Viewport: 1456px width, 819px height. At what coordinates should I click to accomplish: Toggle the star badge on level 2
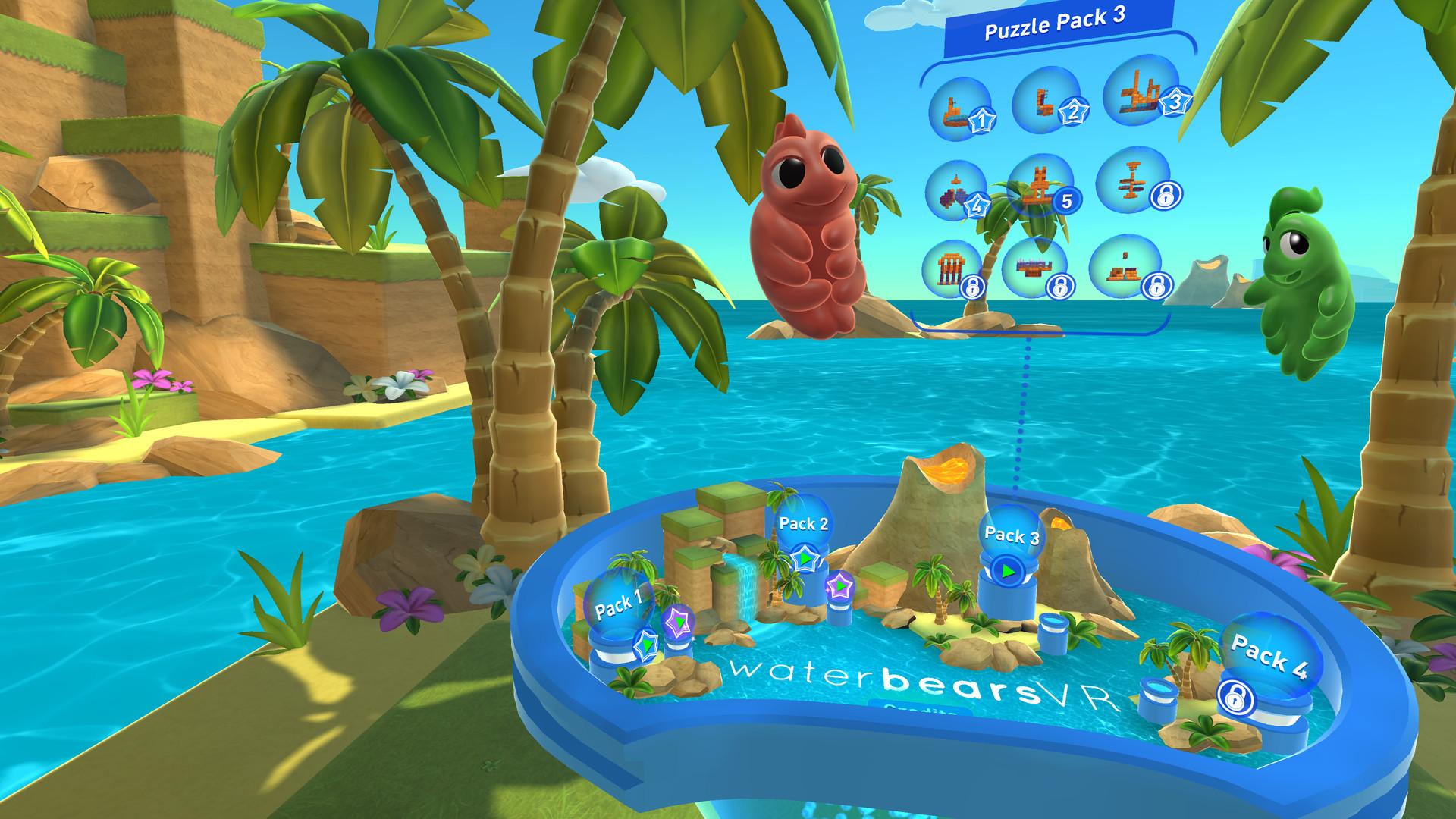(x=1075, y=112)
